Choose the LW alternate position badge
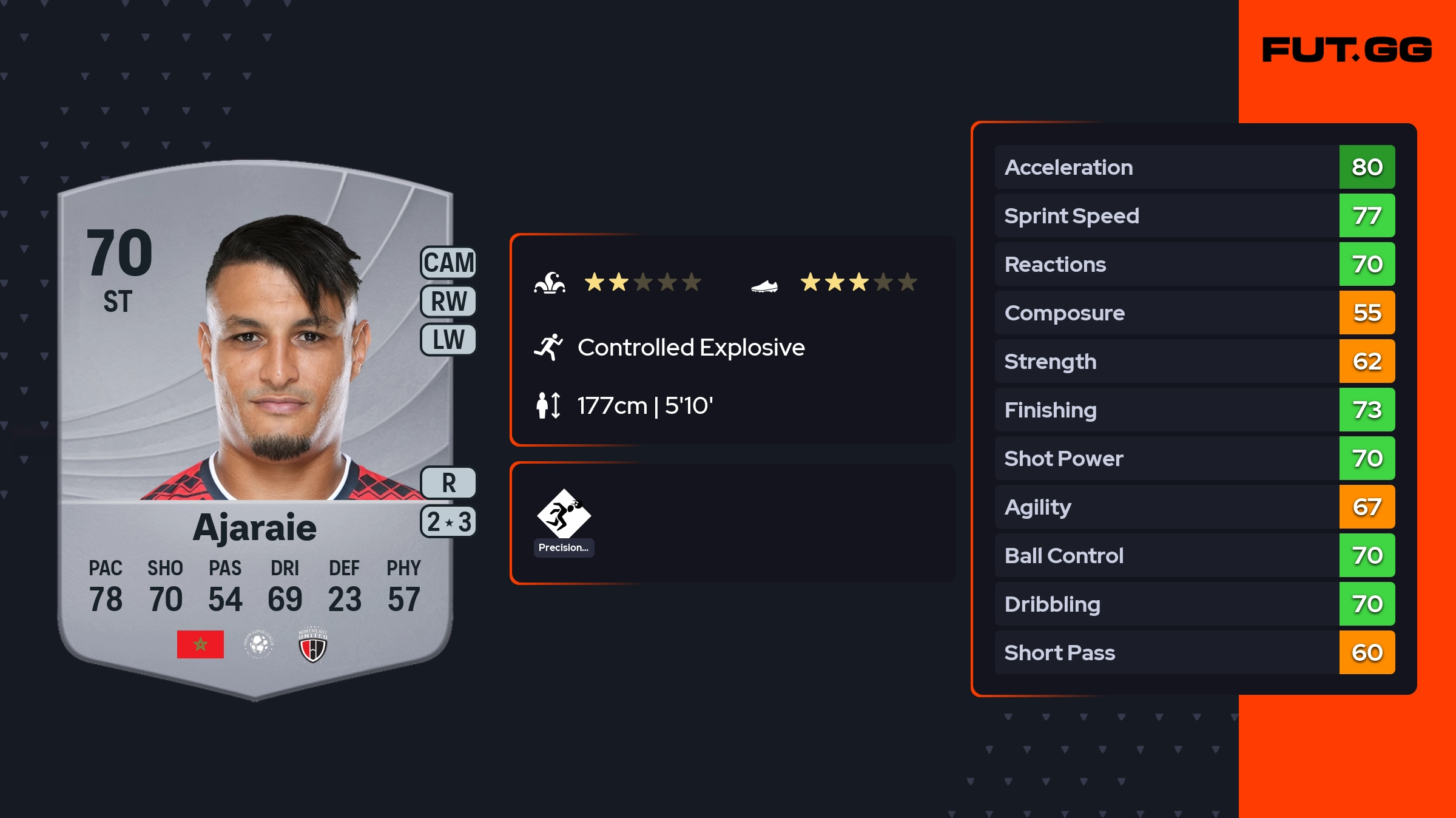The width and height of the screenshot is (1456, 818). [448, 340]
